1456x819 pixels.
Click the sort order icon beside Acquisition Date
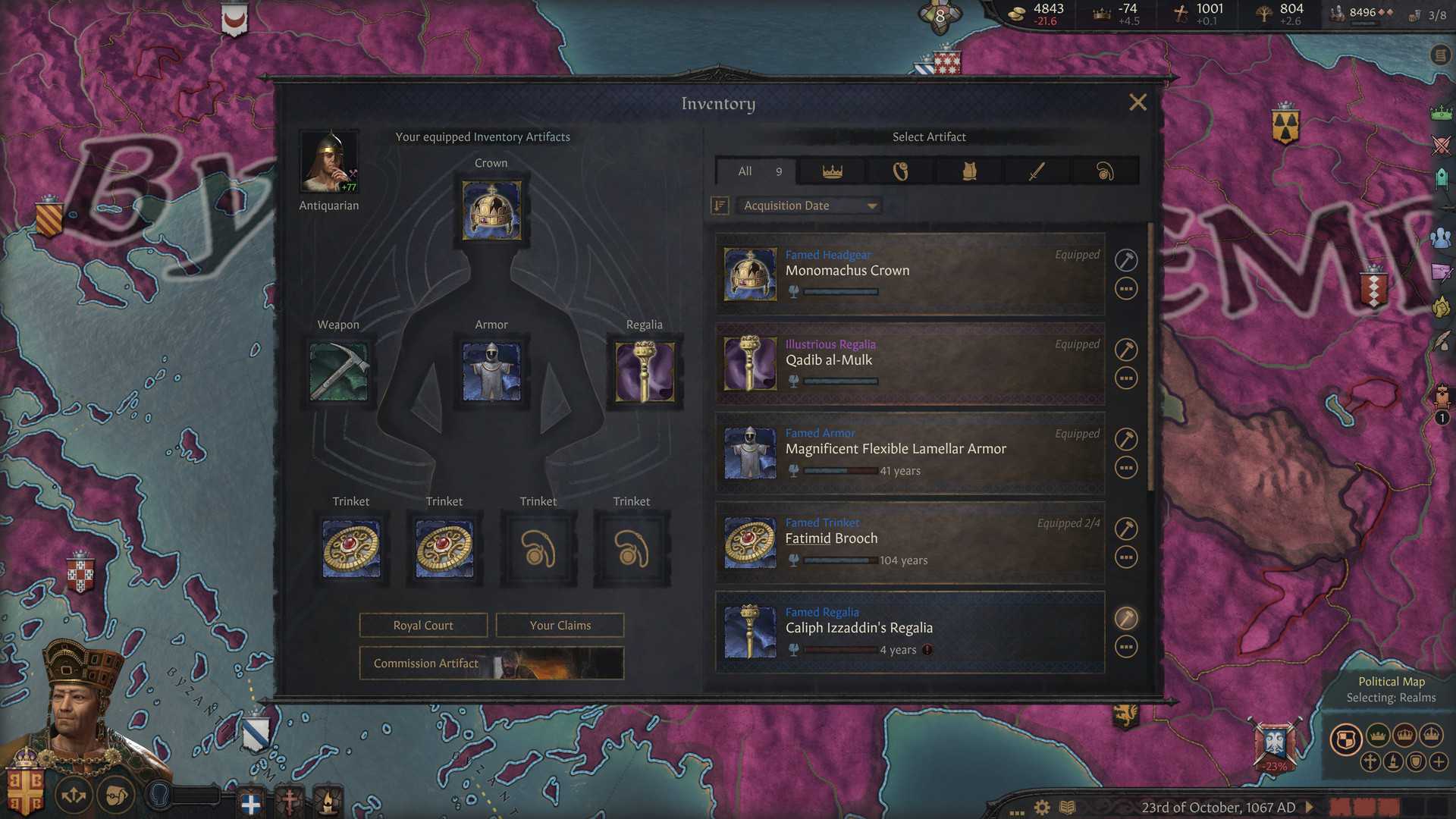tap(719, 205)
